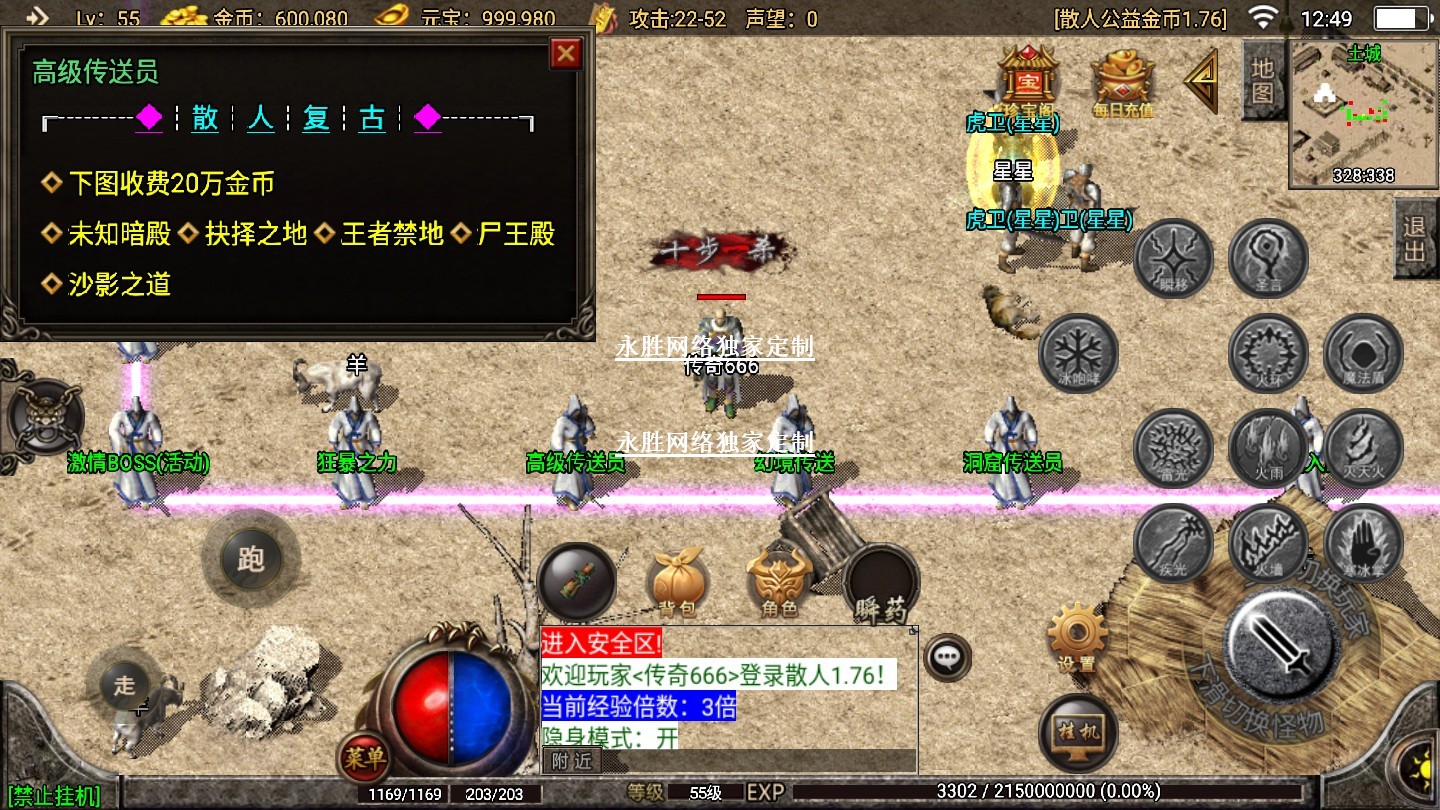Select 抉择之地 in the teleporter list

point(256,235)
